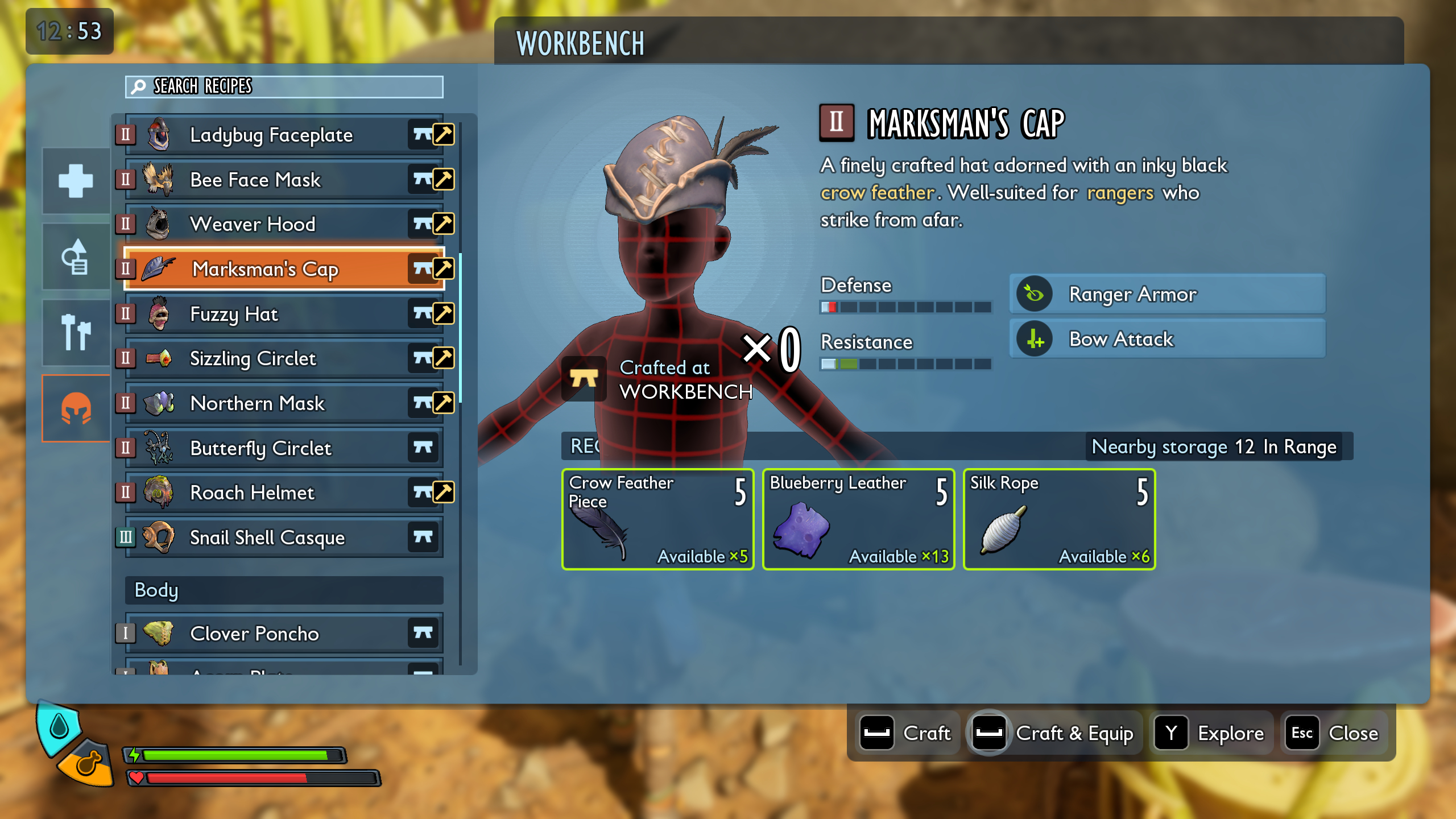
Task: Click inside the Search Recipes input field
Action: click(284, 87)
